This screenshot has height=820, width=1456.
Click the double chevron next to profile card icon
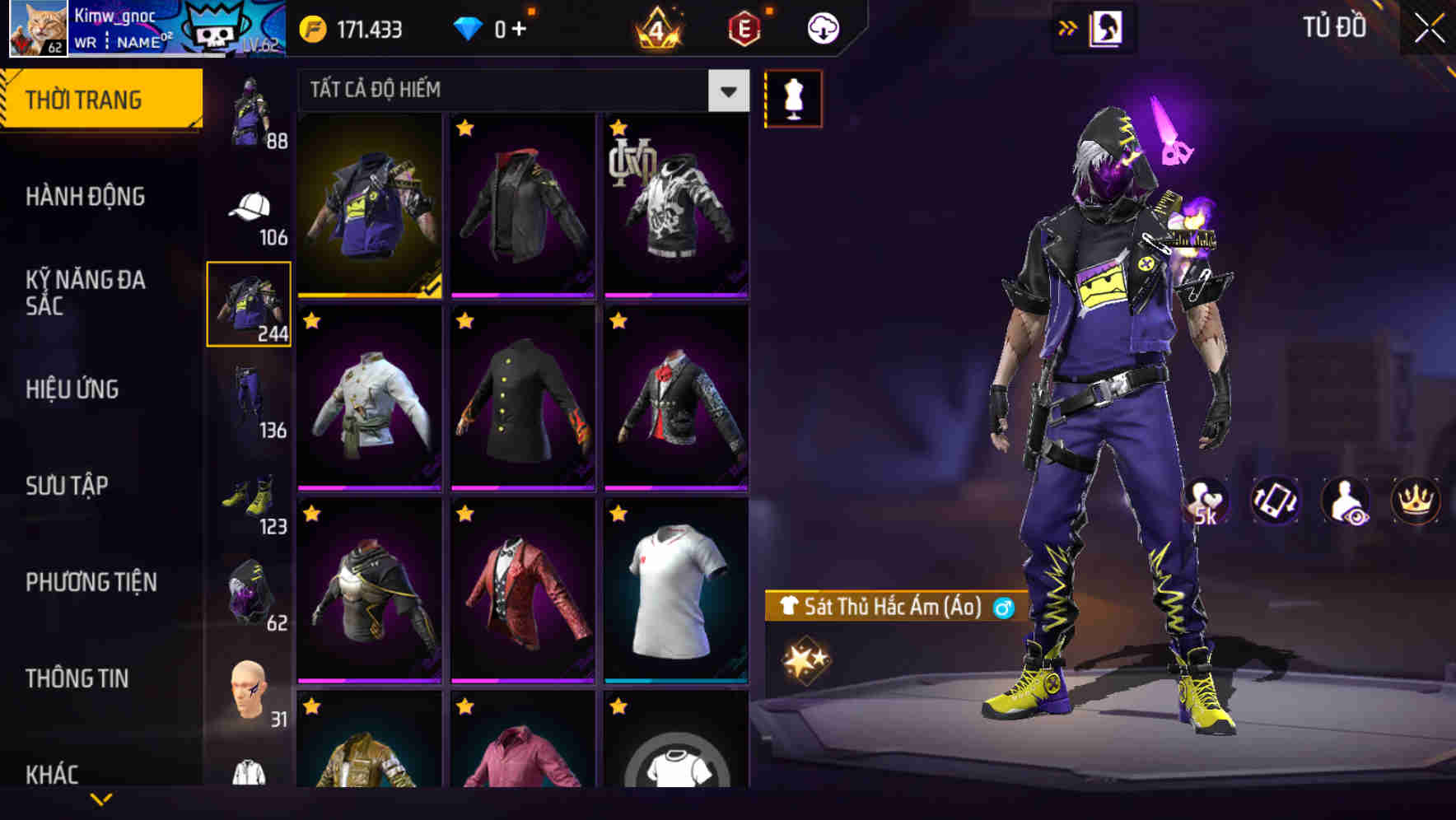[x=1068, y=26]
